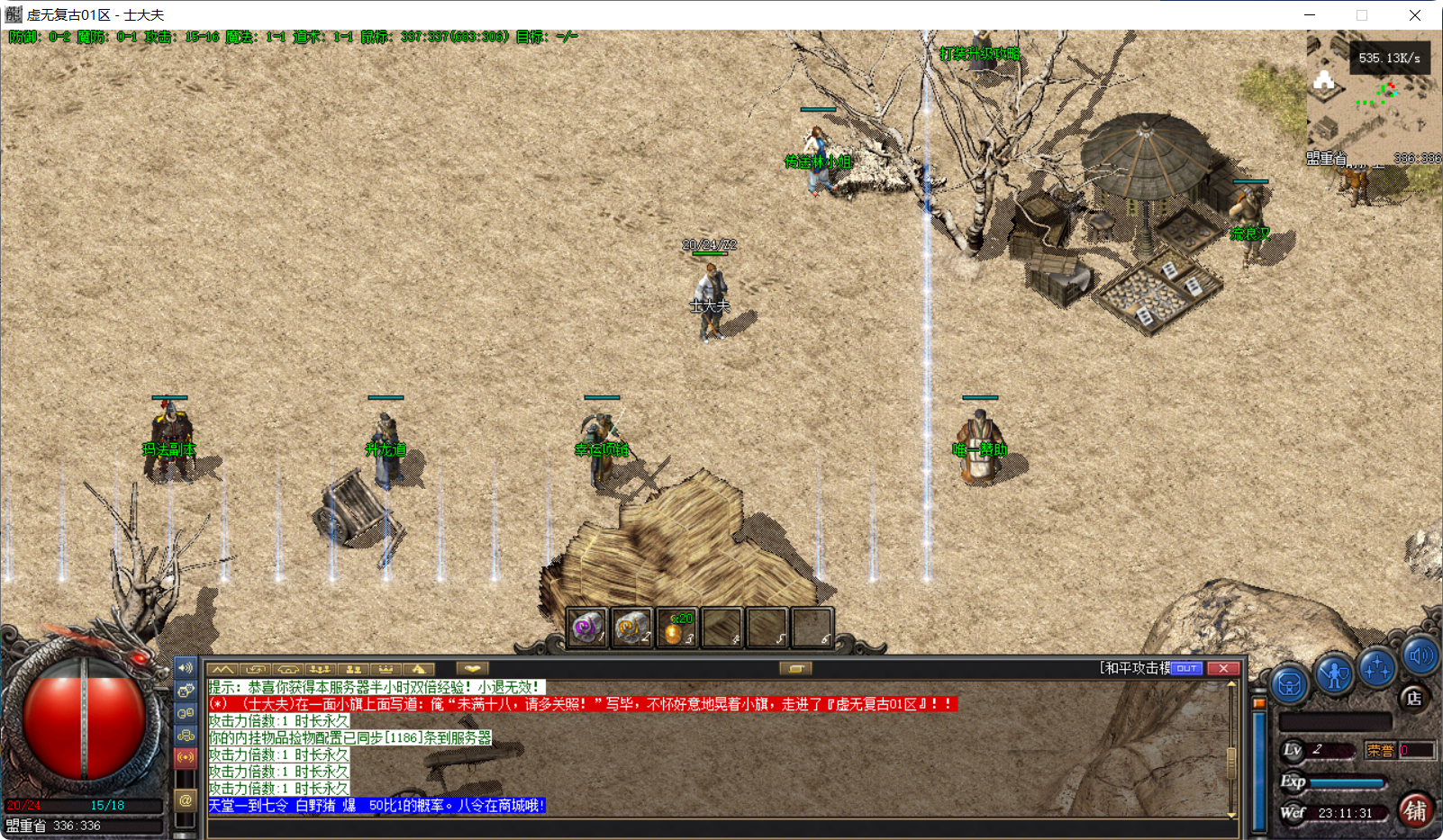Open the character equipment round button

1334,674
